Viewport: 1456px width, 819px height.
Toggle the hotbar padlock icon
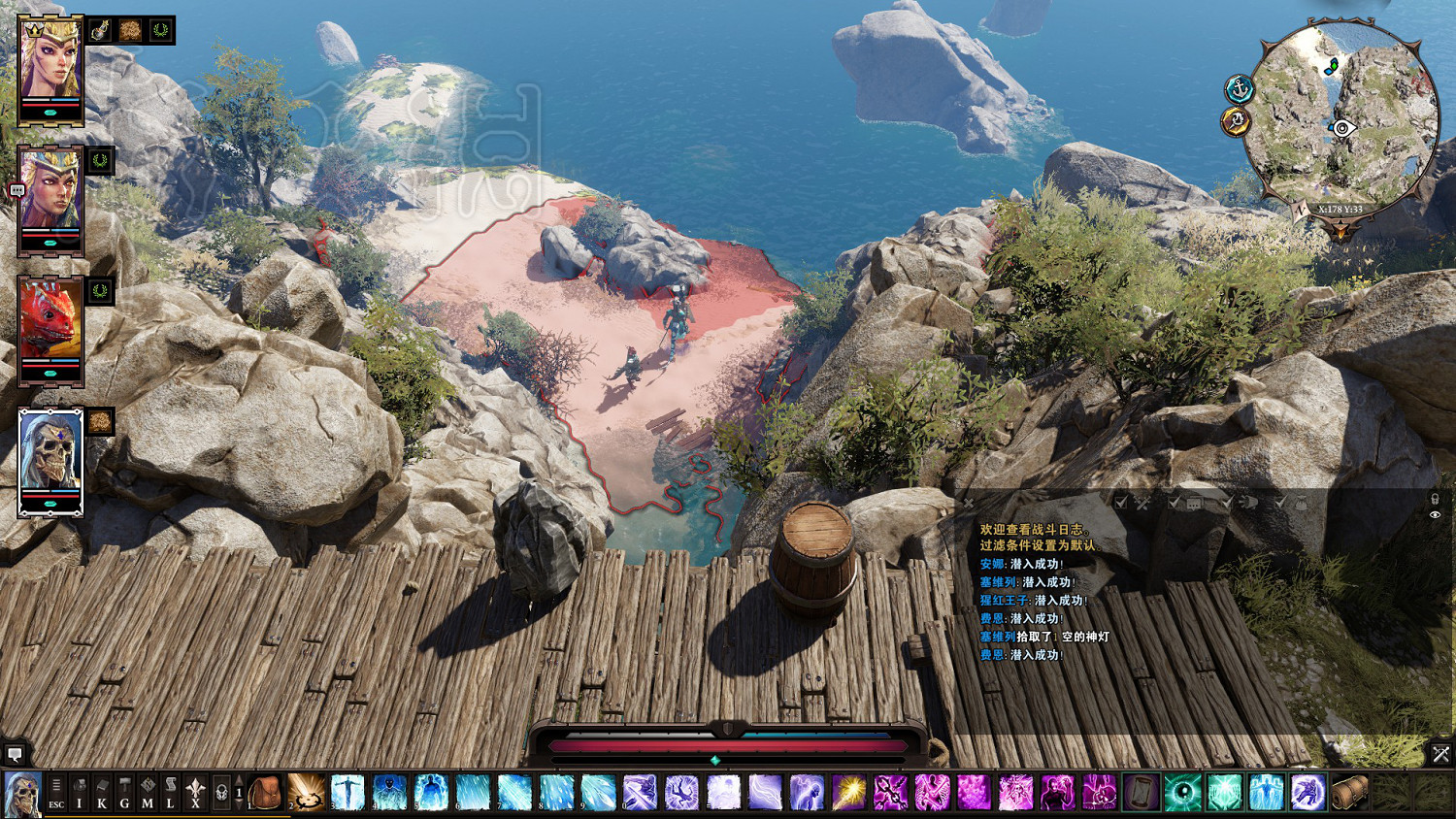[x=221, y=793]
